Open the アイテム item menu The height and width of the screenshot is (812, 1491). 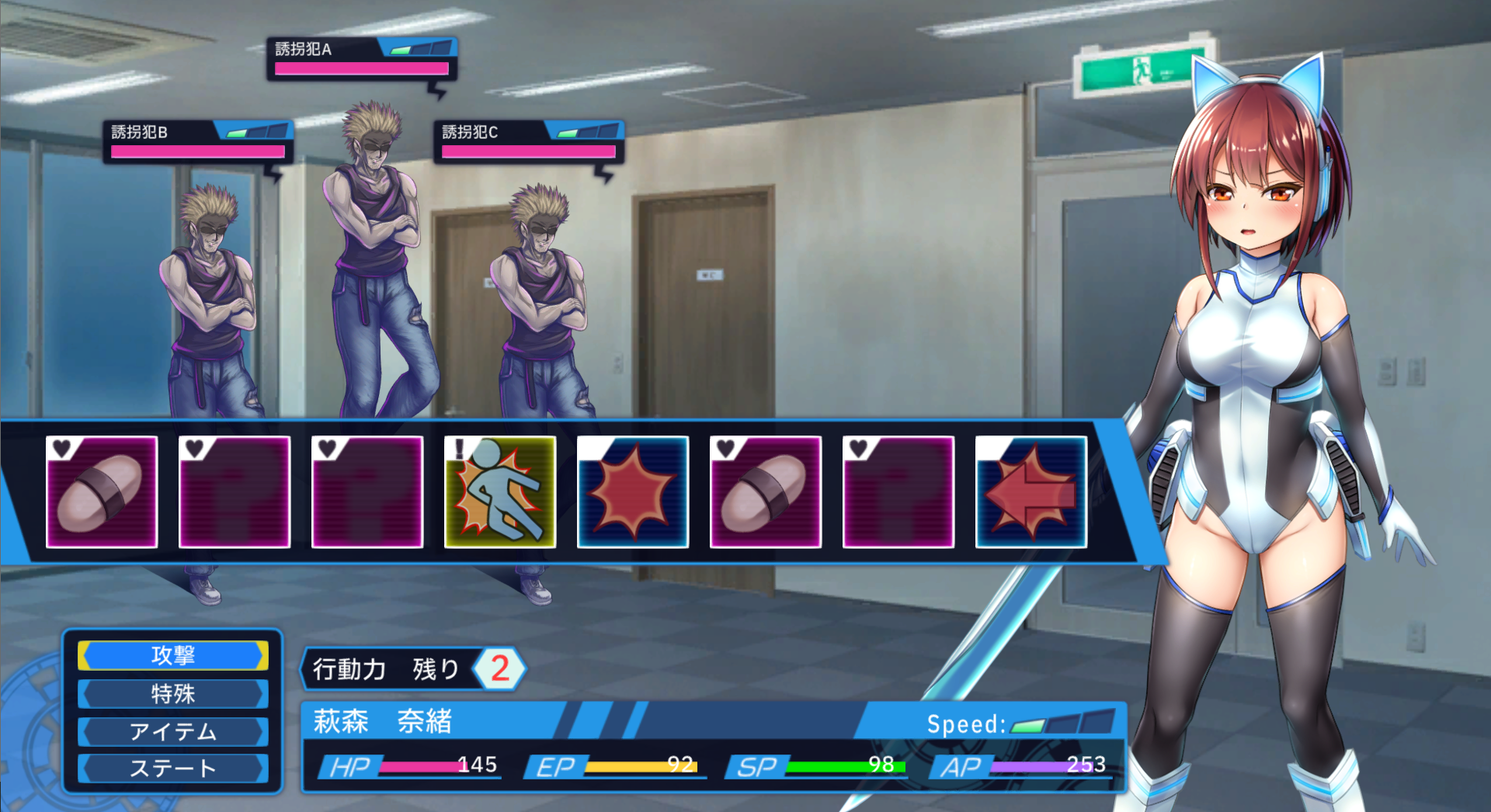point(172,731)
